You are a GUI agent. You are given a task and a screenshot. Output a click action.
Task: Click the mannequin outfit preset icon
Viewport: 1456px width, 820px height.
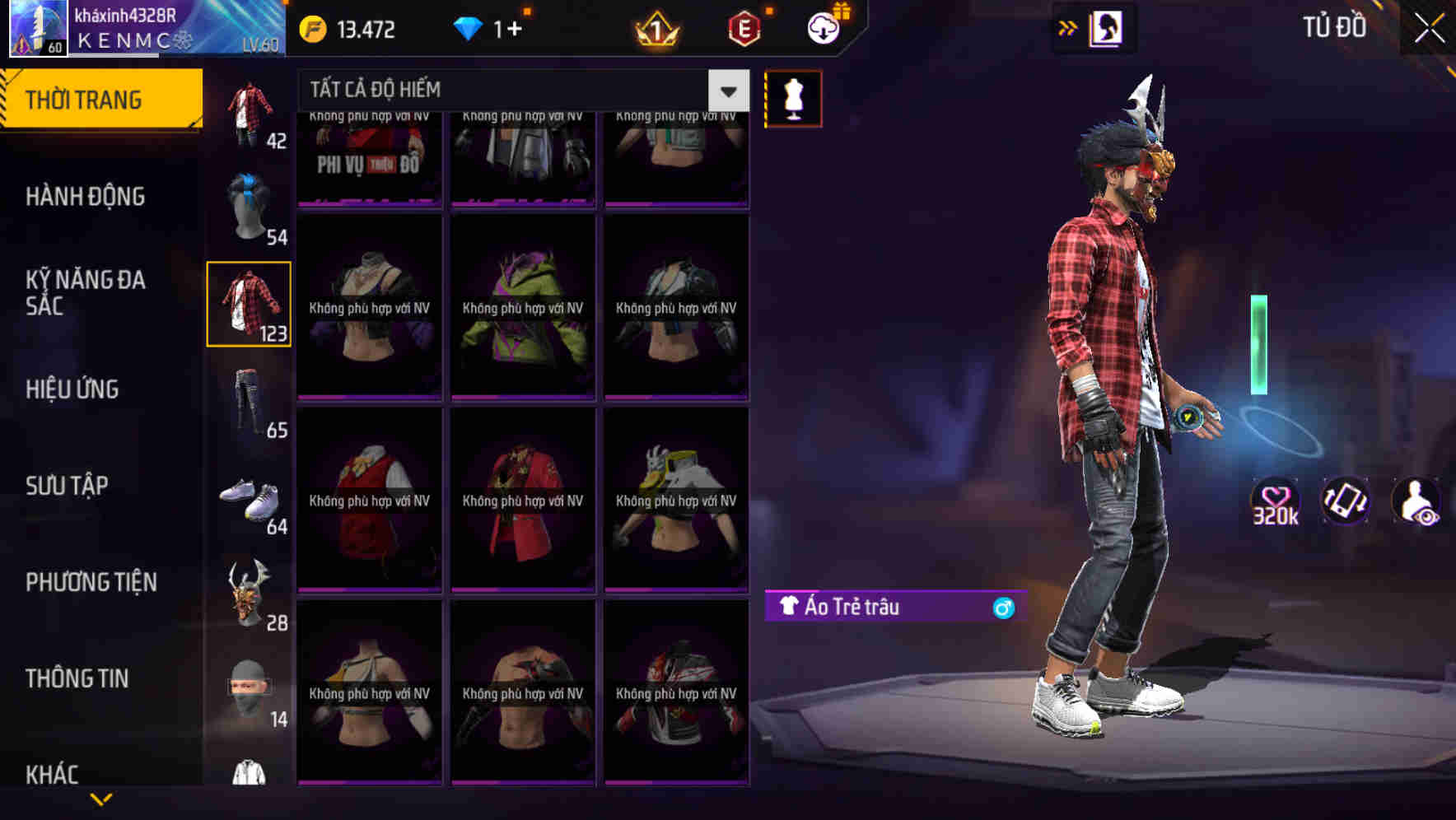click(x=793, y=97)
